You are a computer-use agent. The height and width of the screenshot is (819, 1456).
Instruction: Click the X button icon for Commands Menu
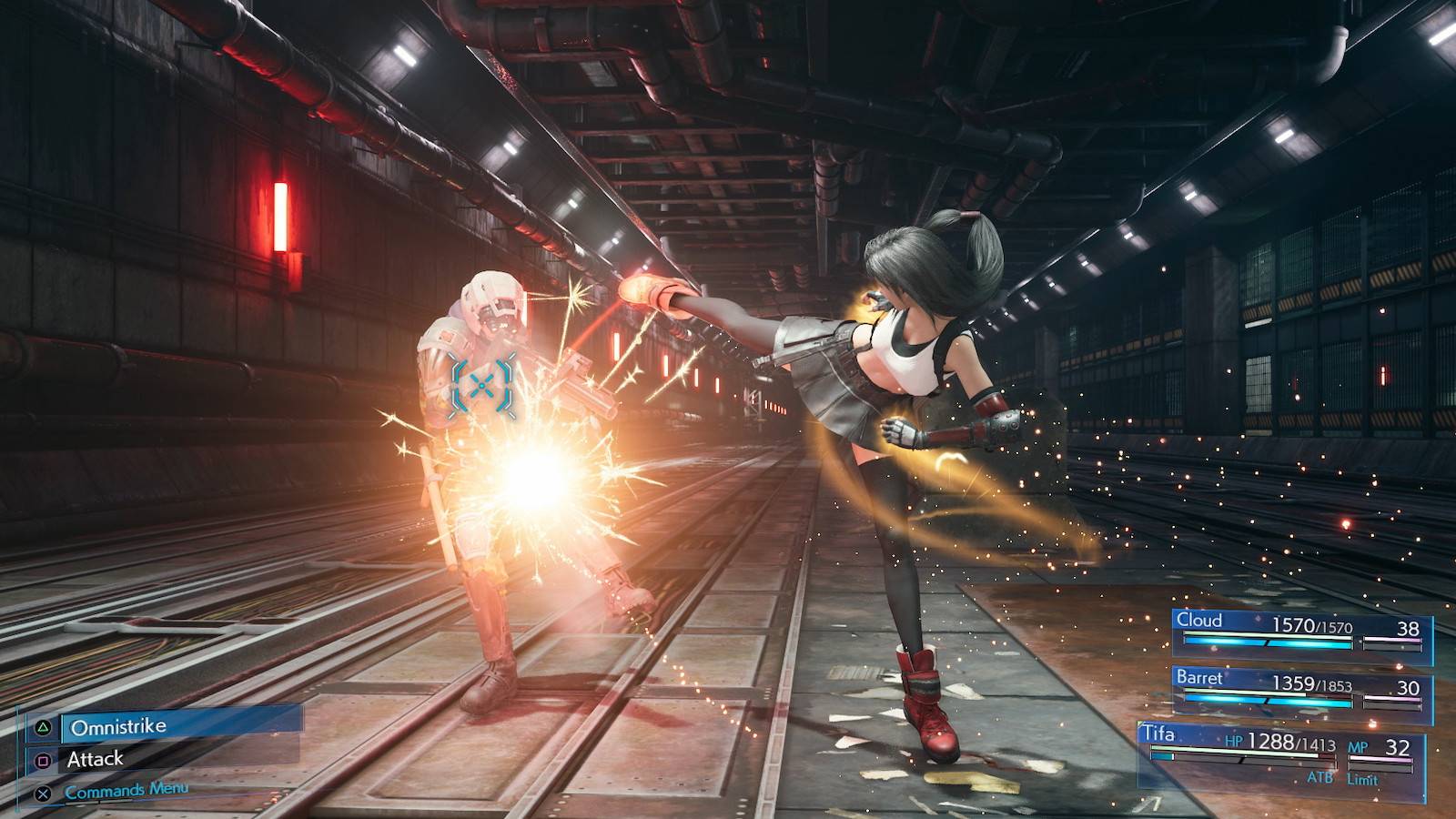click(42, 793)
